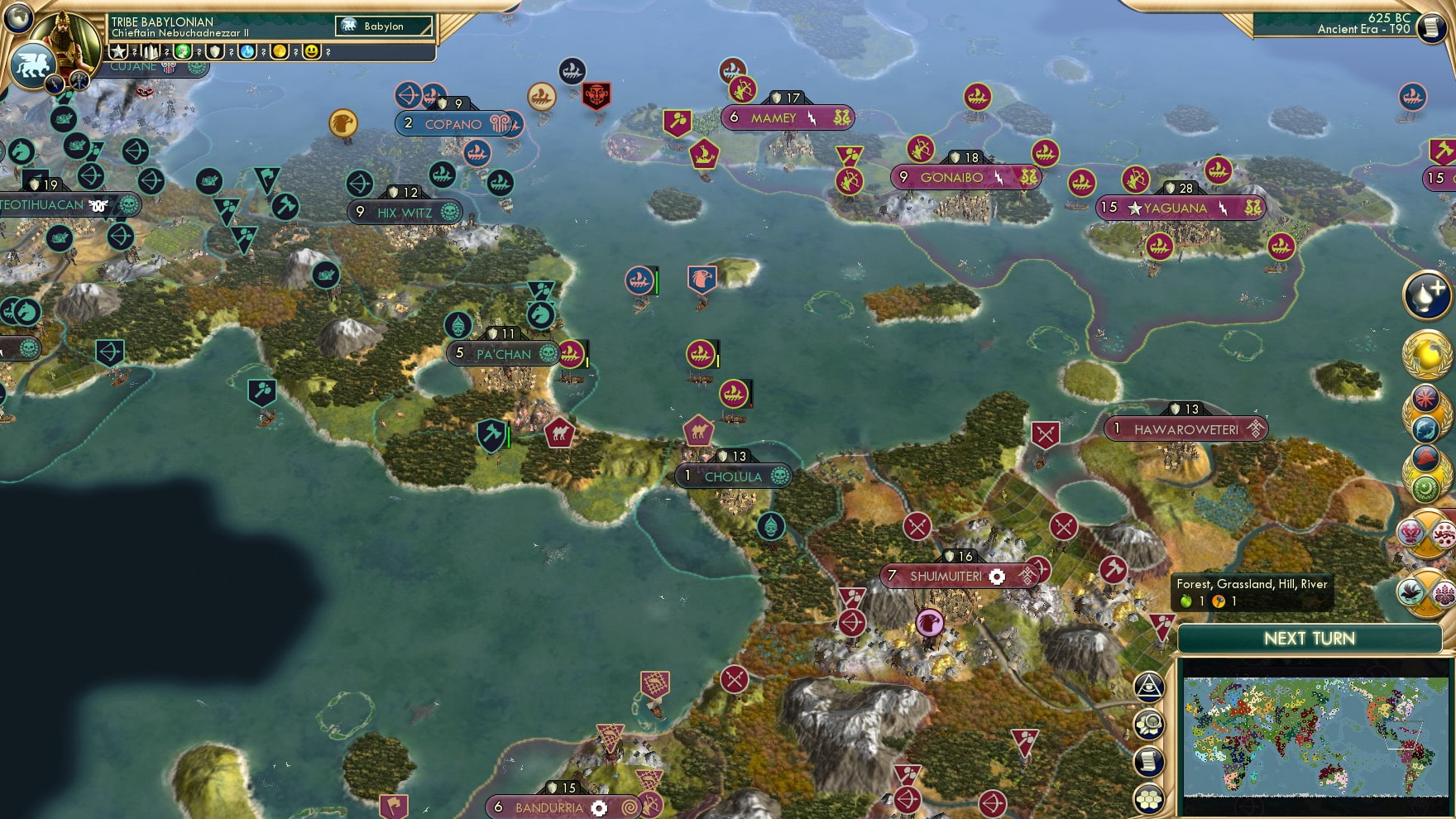
Task: Open the Foreign Advisor eye-pyramid overlay
Action: [1150, 687]
